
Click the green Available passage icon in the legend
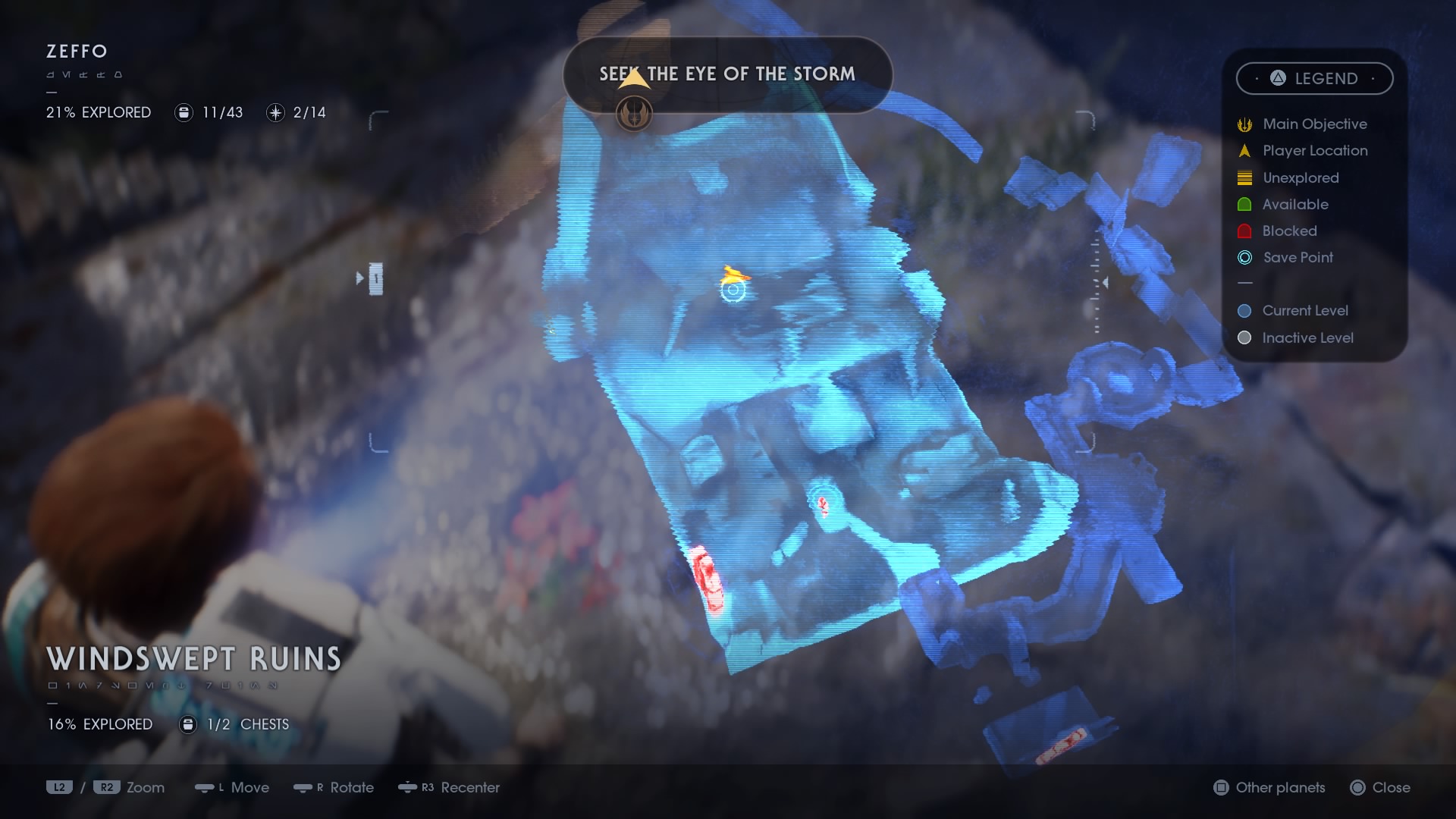click(1244, 204)
